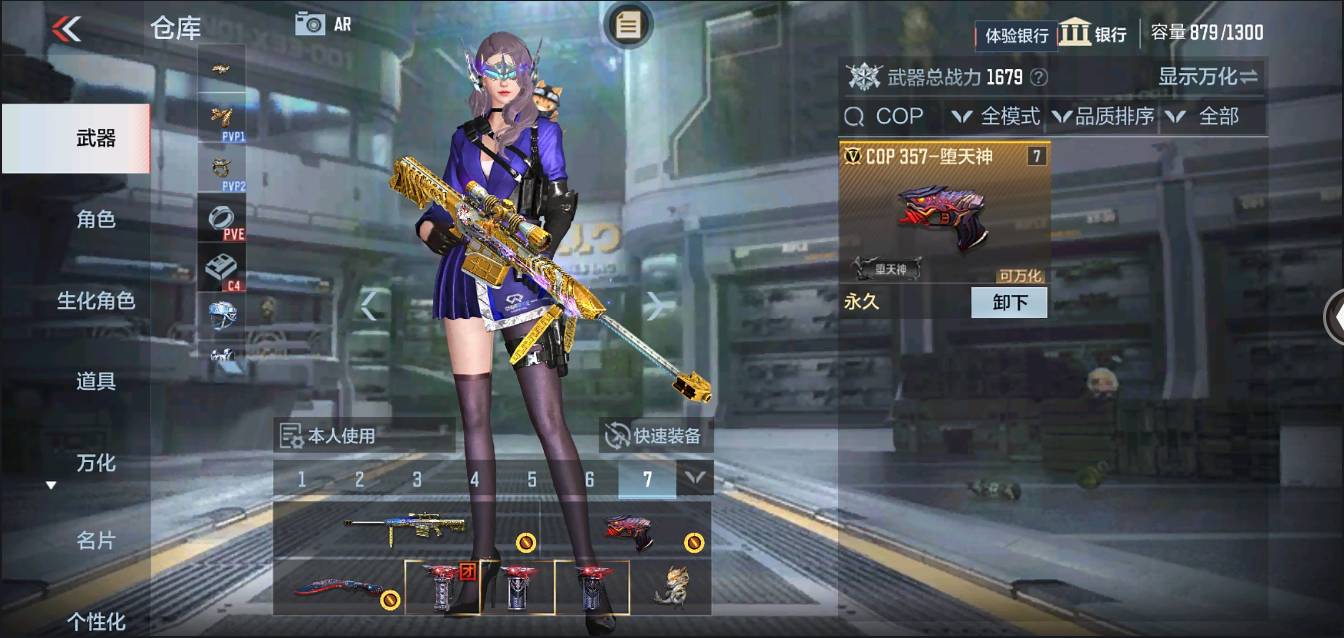This screenshot has height=638, width=1344.
Task: Select the PVE ring filter icon
Action: [x=221, y=219]
